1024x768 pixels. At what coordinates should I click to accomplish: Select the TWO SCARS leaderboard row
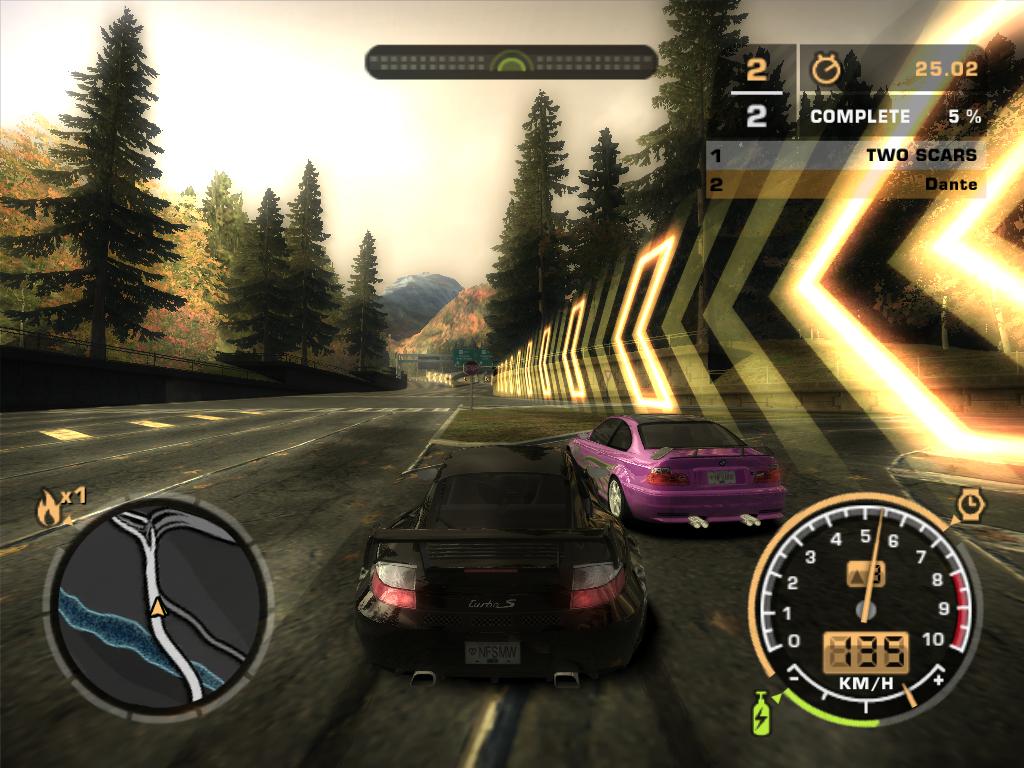tap(845, 155)
